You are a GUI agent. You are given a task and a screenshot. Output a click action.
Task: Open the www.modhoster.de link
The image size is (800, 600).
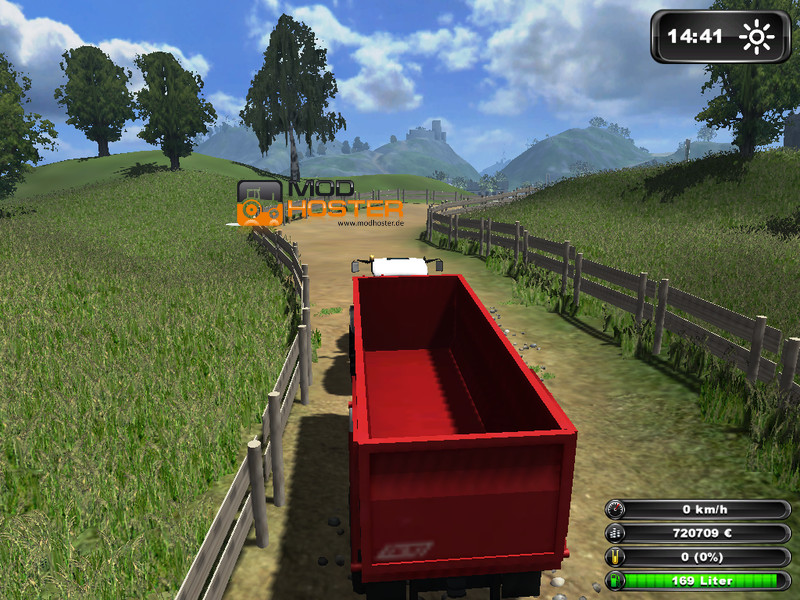[370, 223]
